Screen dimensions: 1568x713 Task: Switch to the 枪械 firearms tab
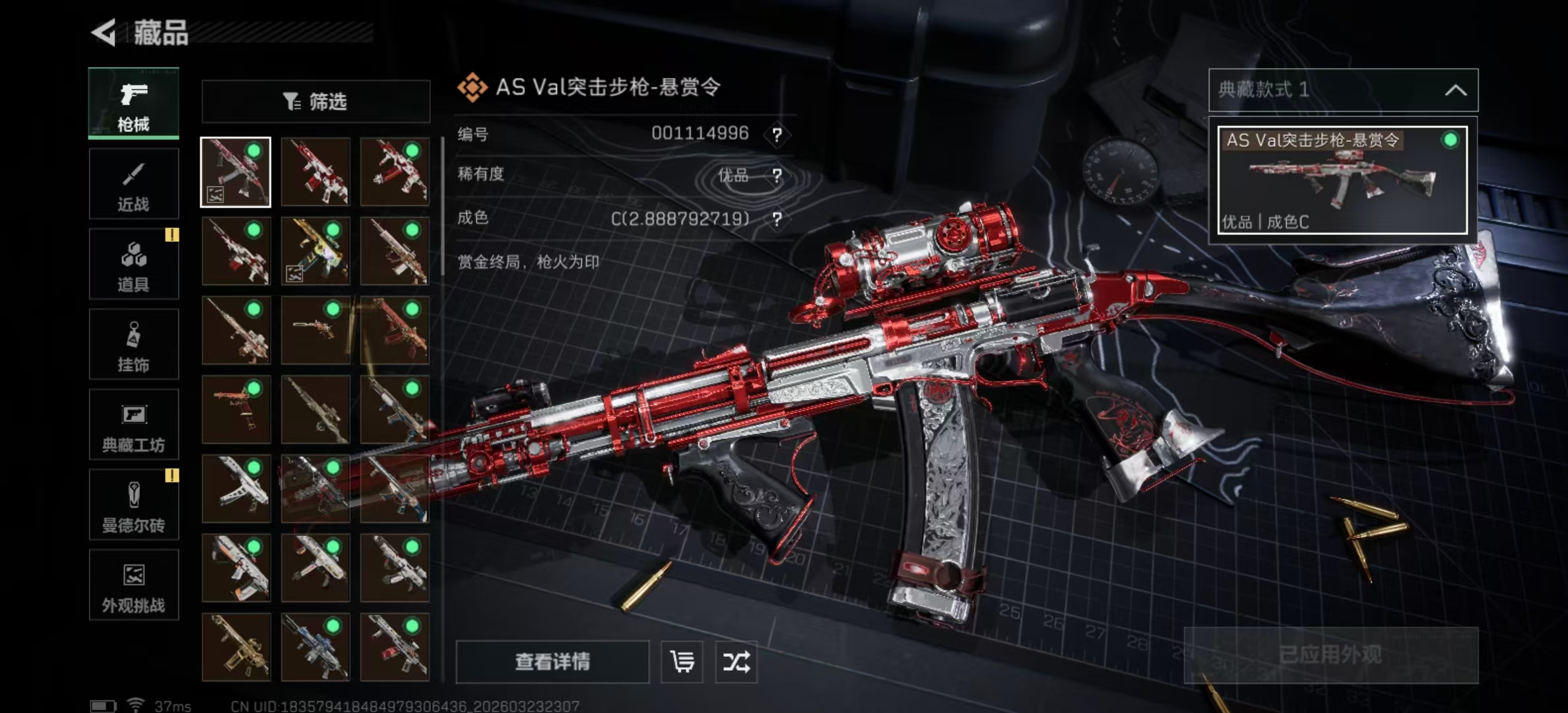(x=133, y=104)
